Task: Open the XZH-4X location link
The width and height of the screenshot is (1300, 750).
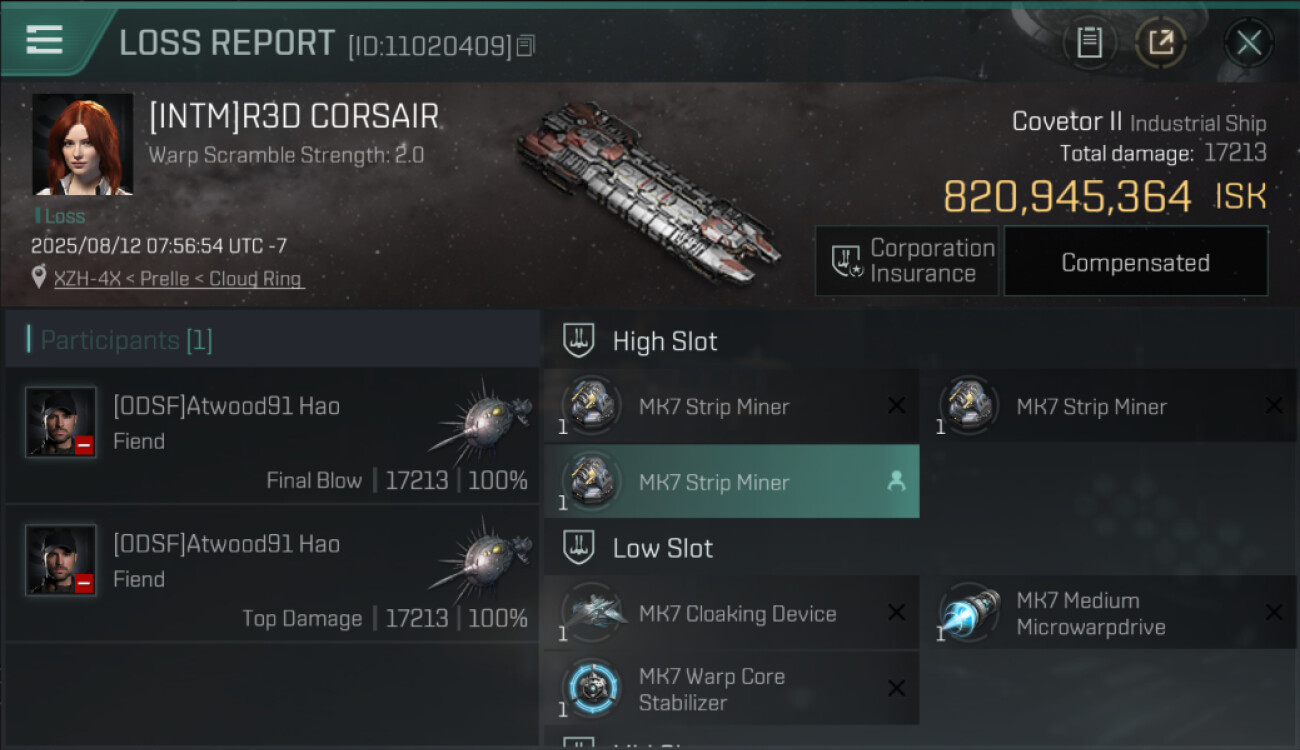Action: 177,279
